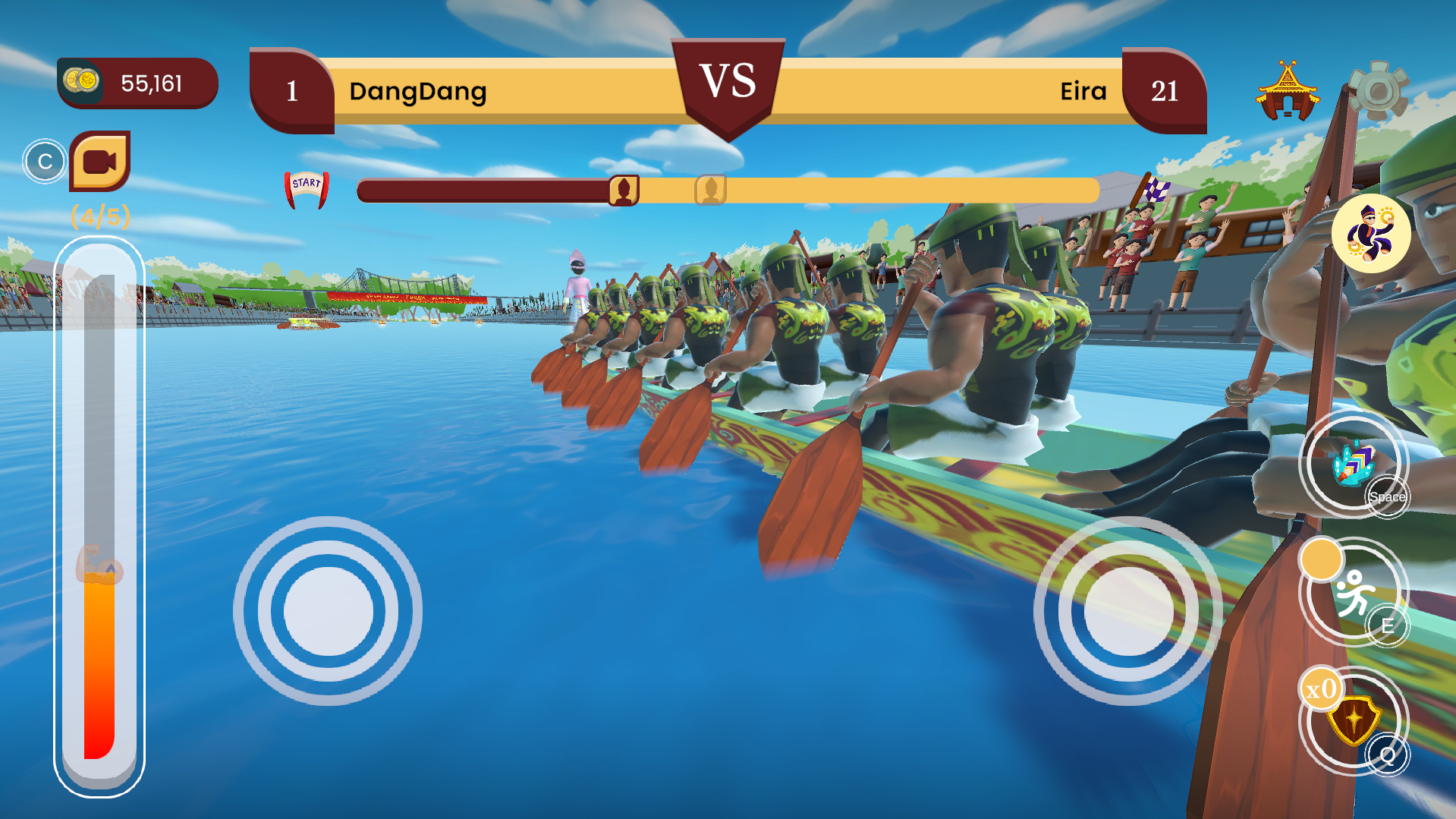The image size is (1456, 819).
Task: Open the settings gear icon
Action: click(1379, 88)
